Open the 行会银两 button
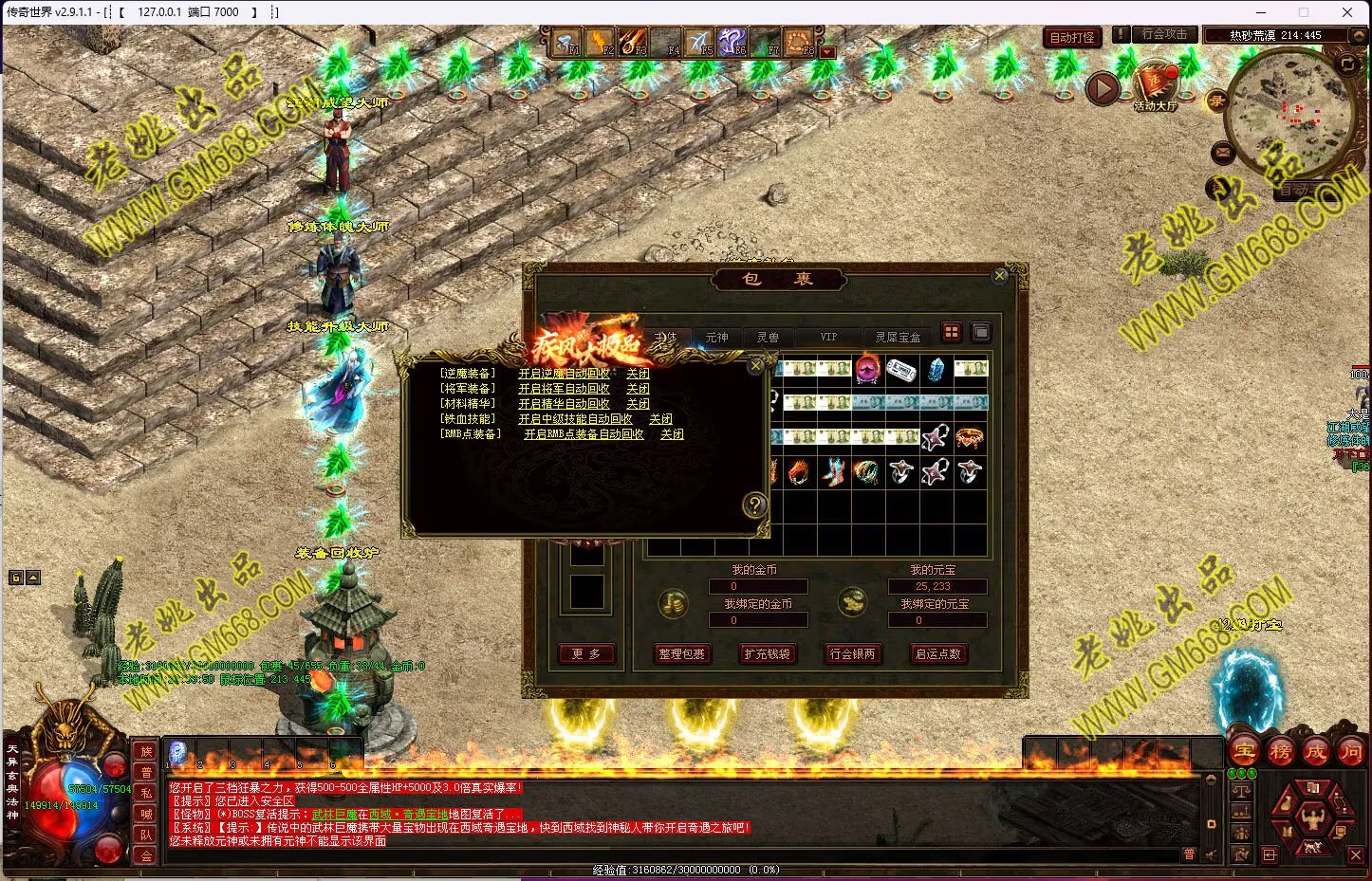Screen dimensions: 1372x881 [852, 653]
